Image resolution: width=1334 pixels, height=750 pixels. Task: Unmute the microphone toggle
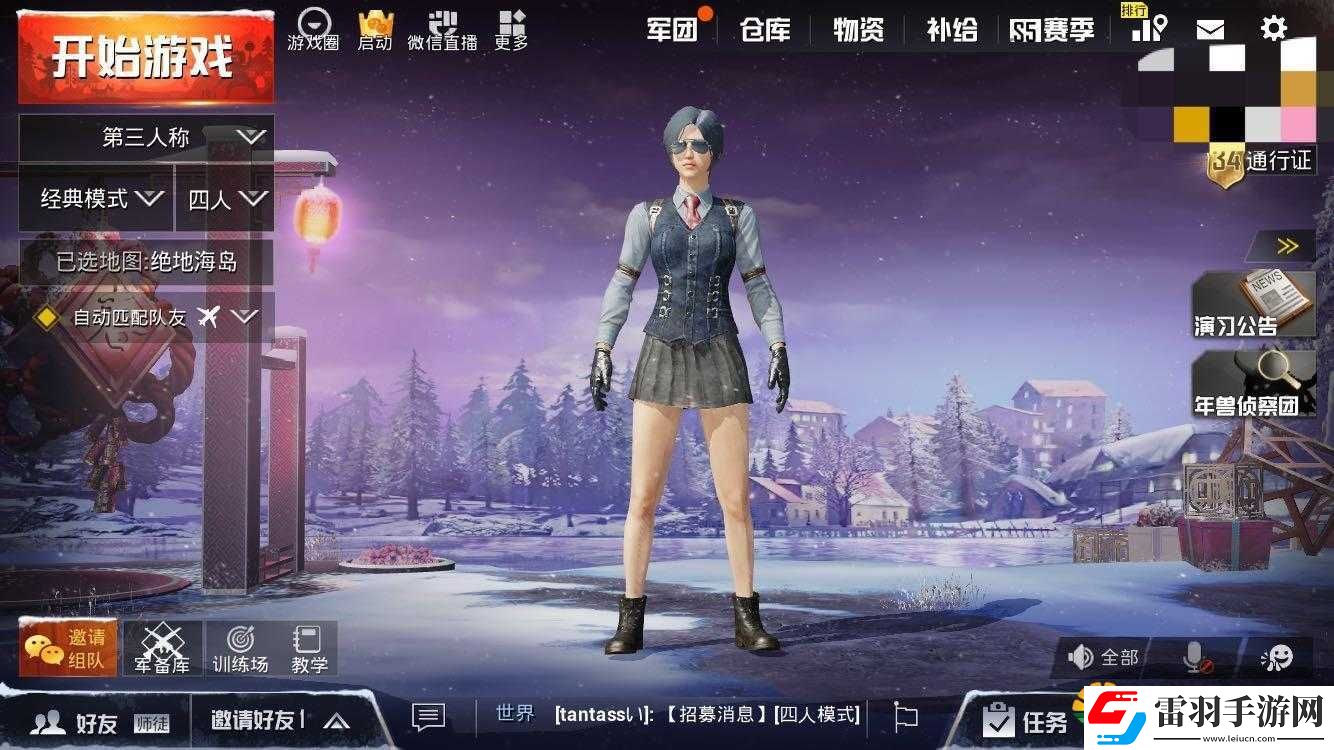click(x=1193, y=657)
